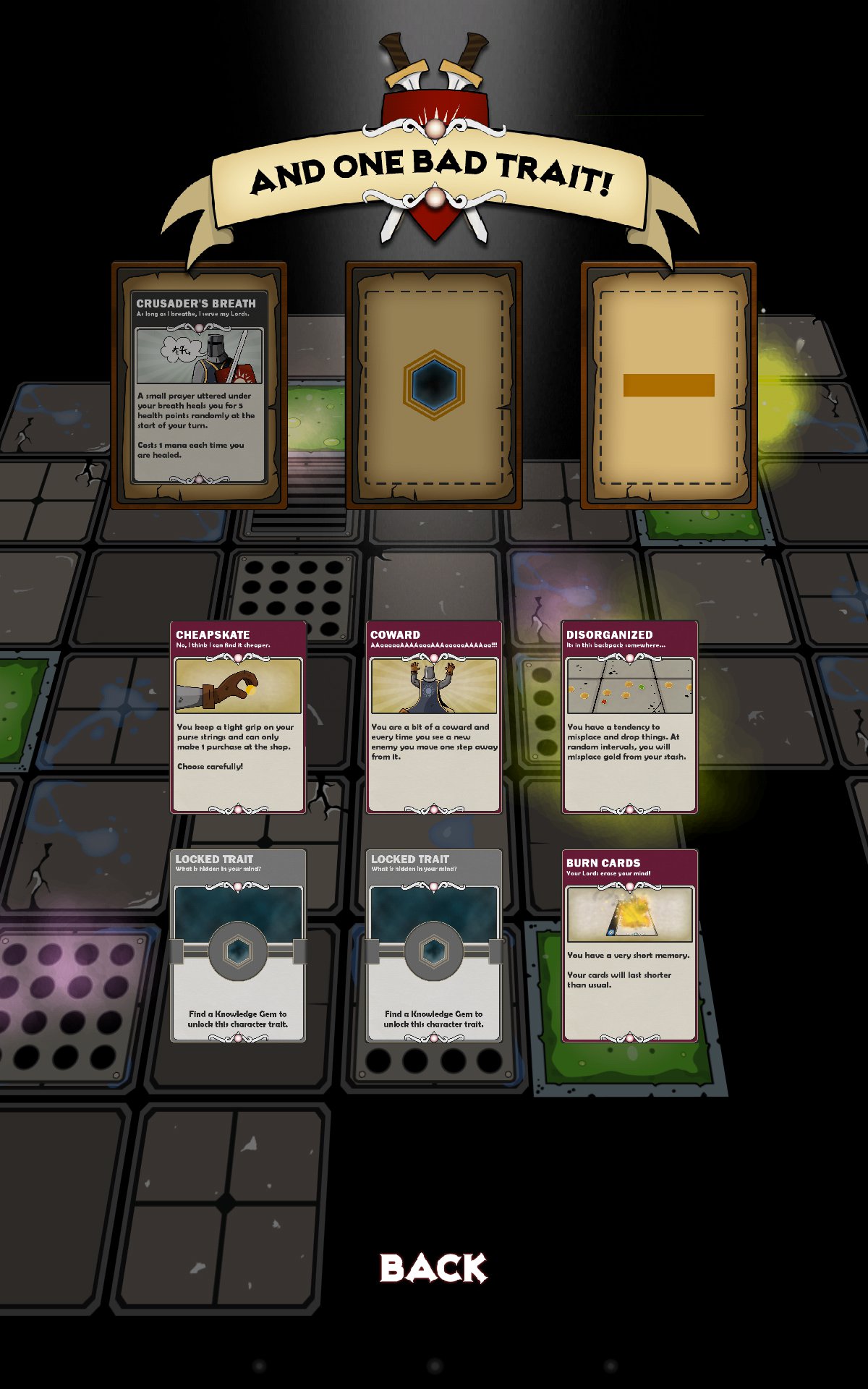Screen dimensions: 868x1389
Task: Click the slot with the orange minus bar
Action: pyautogui.click(x=668, y=386)
